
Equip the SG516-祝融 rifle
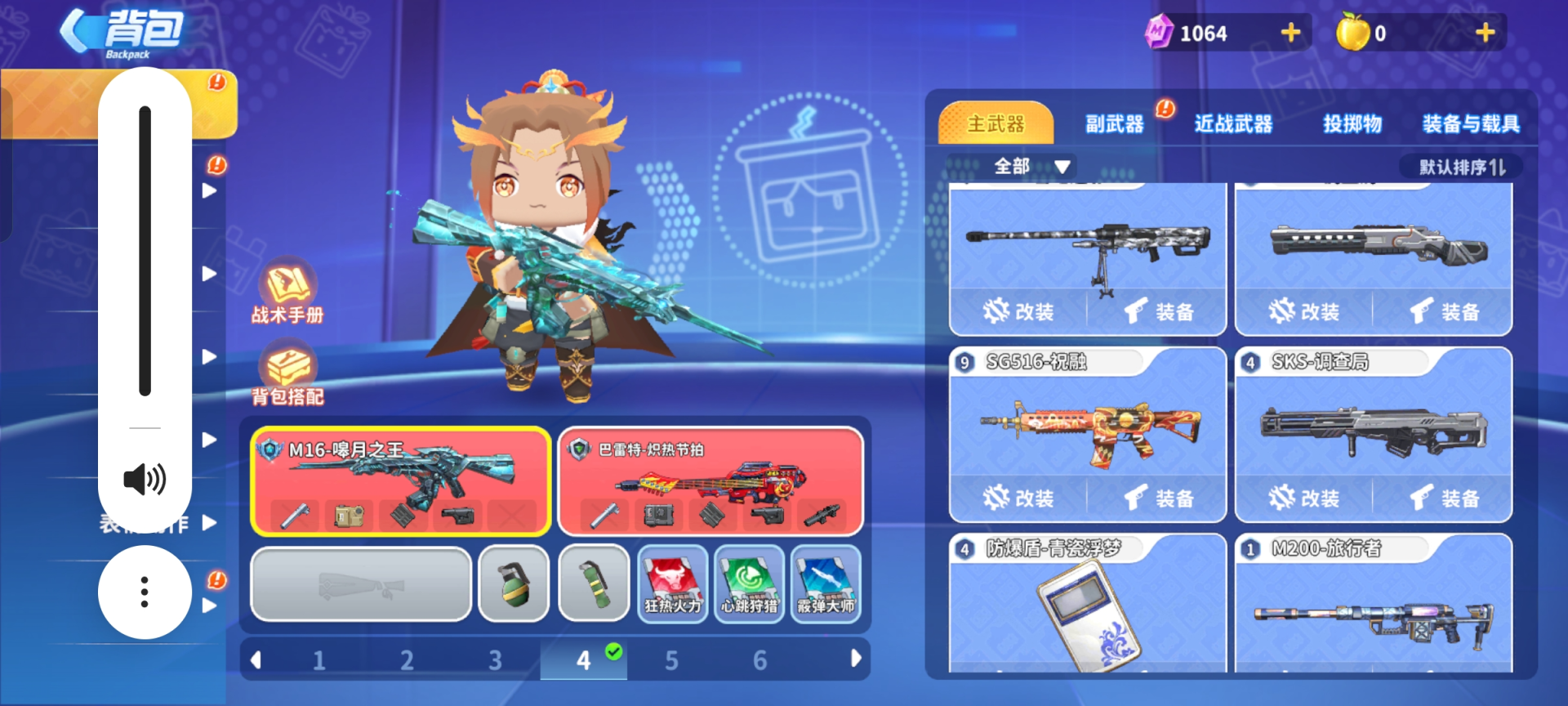pyautogui.click(x=1159, y=498)
